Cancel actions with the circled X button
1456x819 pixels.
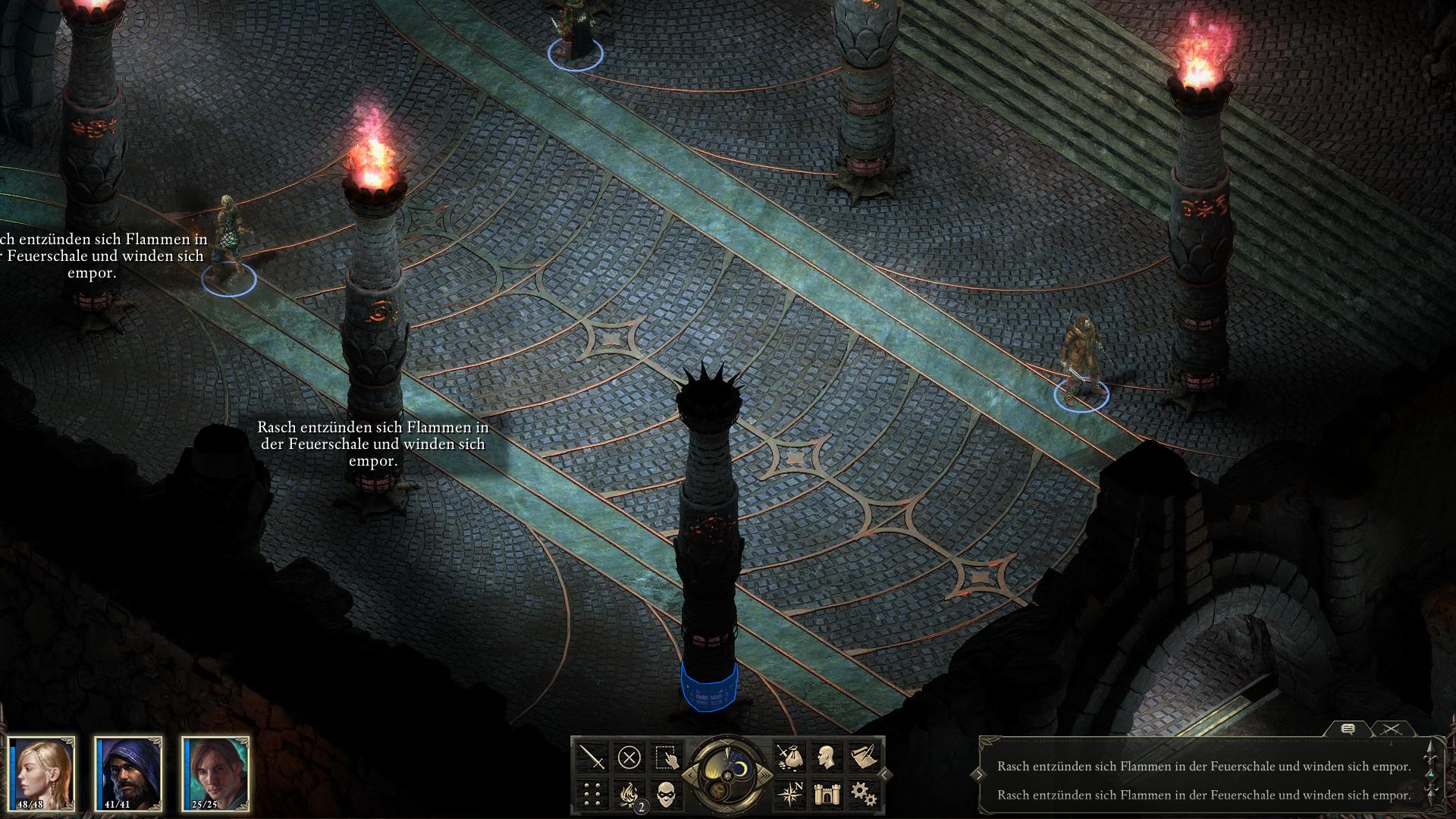629,757
